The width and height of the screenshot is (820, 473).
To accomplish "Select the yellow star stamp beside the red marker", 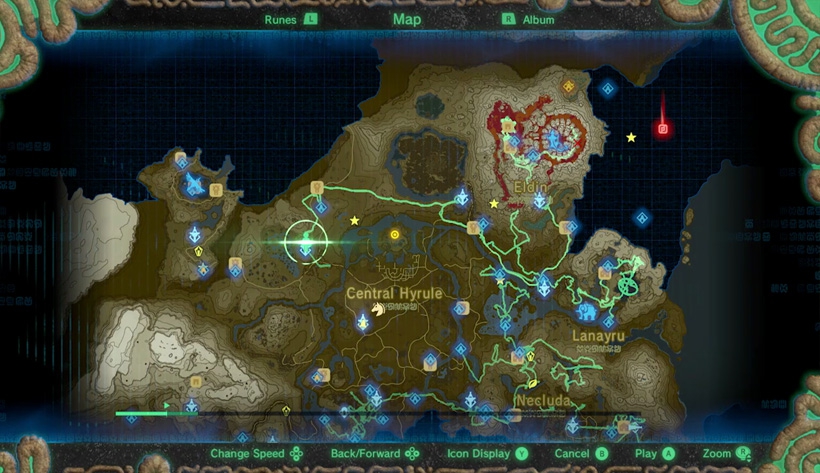I will click(x=631, y=137).
